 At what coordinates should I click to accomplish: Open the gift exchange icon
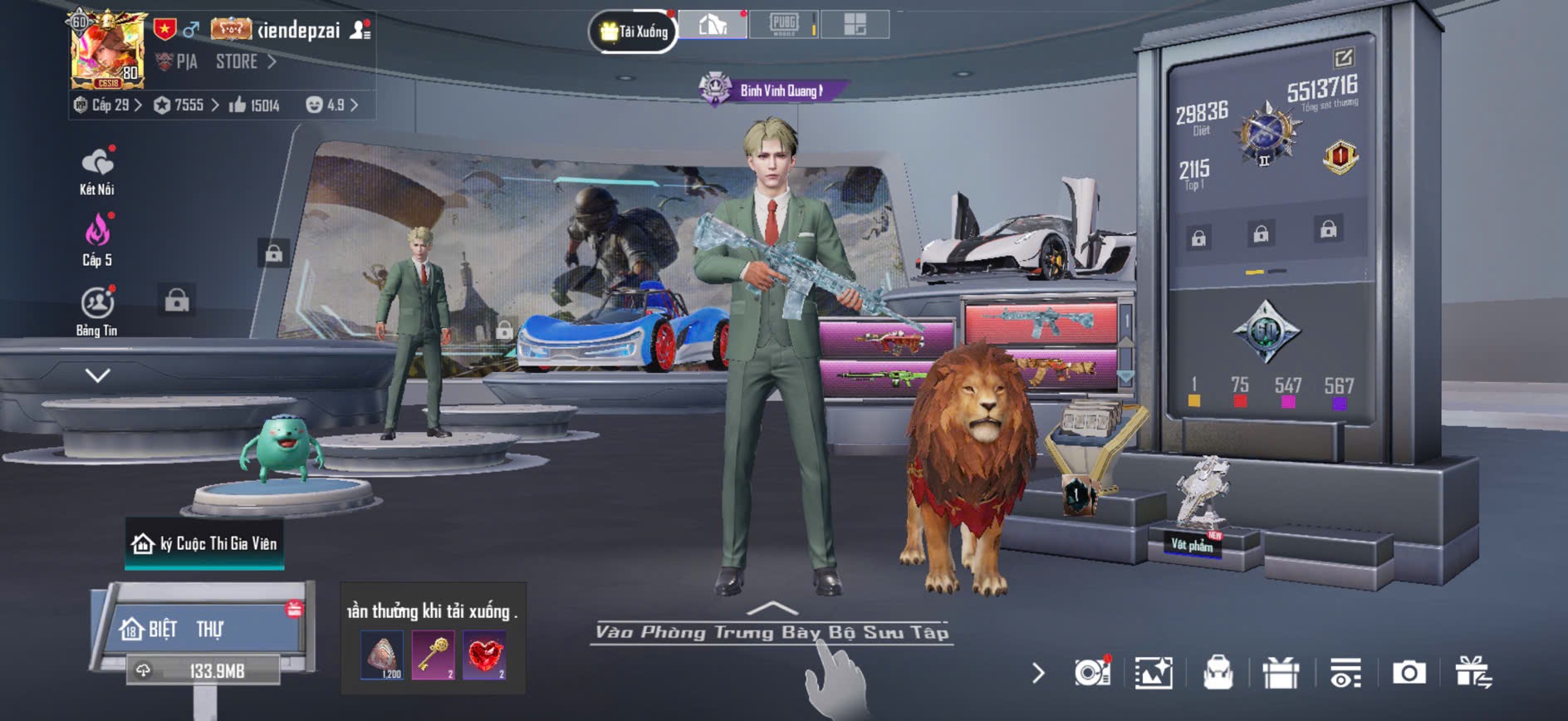coord(1473,673)
